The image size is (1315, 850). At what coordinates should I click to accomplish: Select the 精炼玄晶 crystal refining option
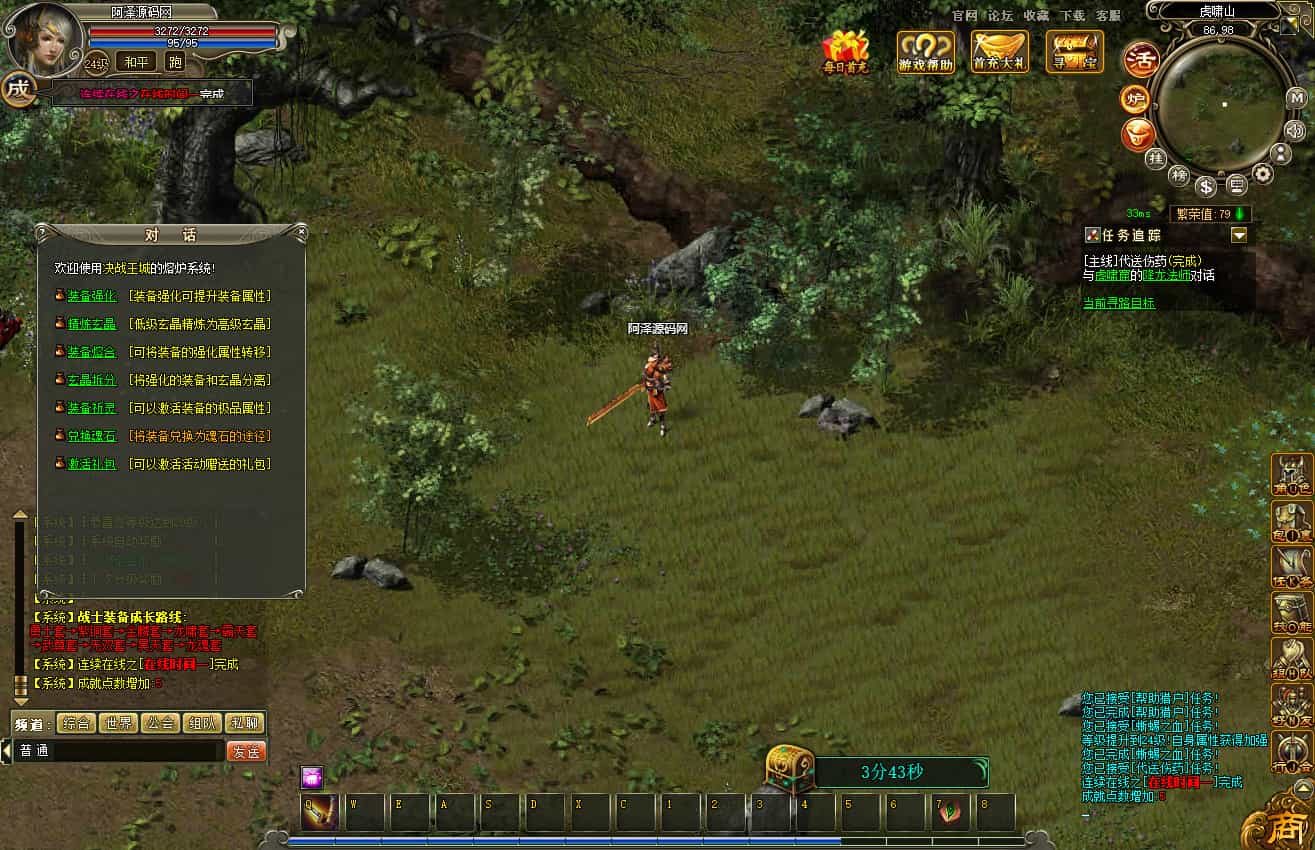(x=92, y=324)
